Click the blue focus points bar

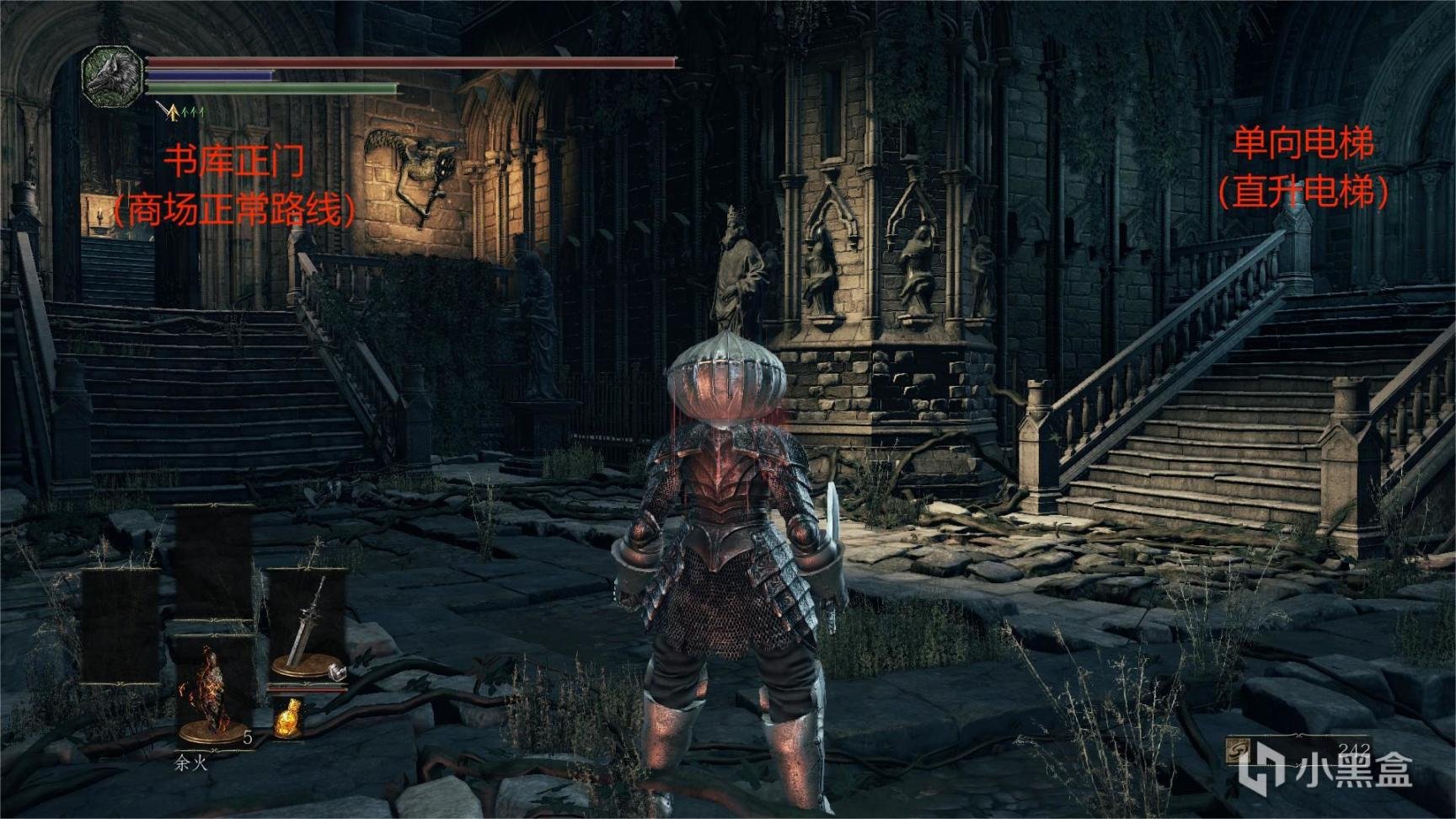coord(209,75)
